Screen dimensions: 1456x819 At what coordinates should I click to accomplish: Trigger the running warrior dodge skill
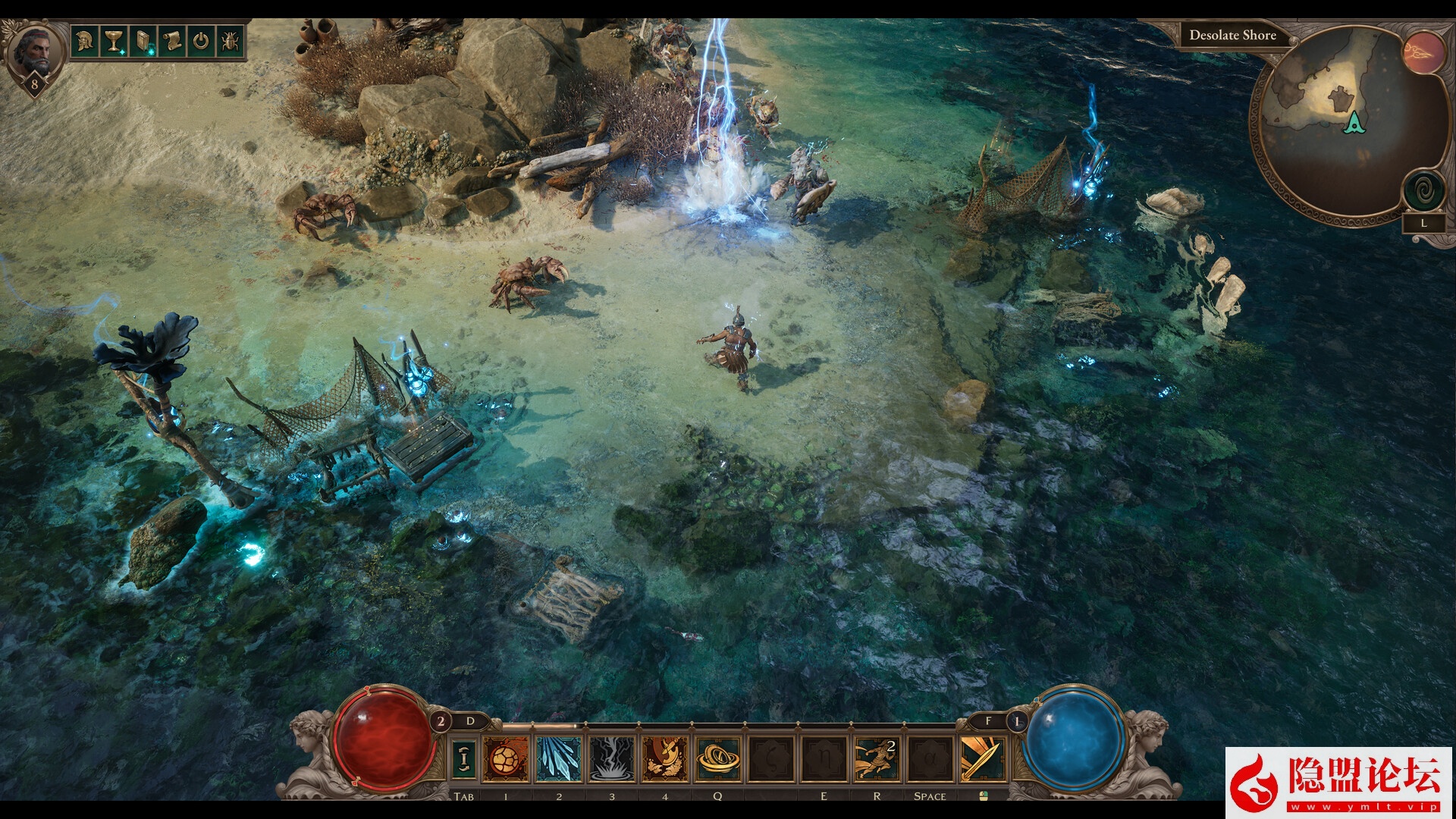(877, 759)
